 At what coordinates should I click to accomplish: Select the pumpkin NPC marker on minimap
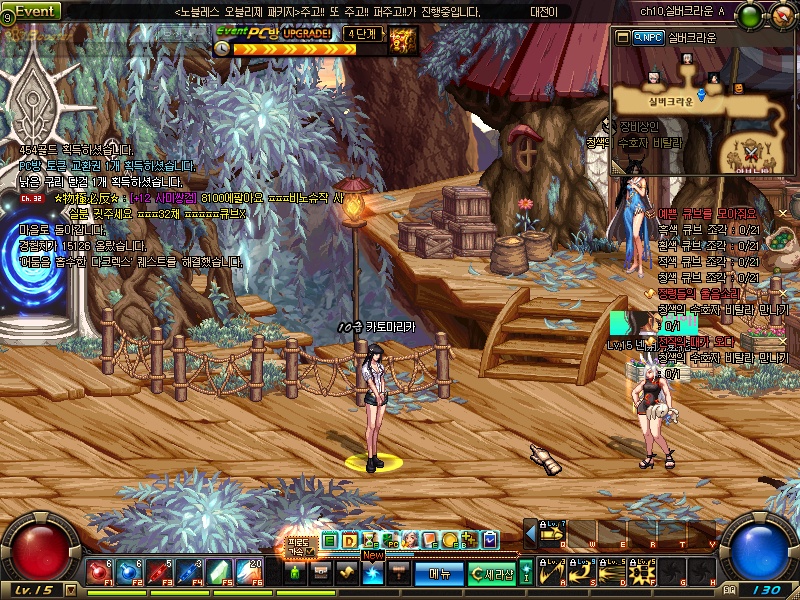[738, 89]
